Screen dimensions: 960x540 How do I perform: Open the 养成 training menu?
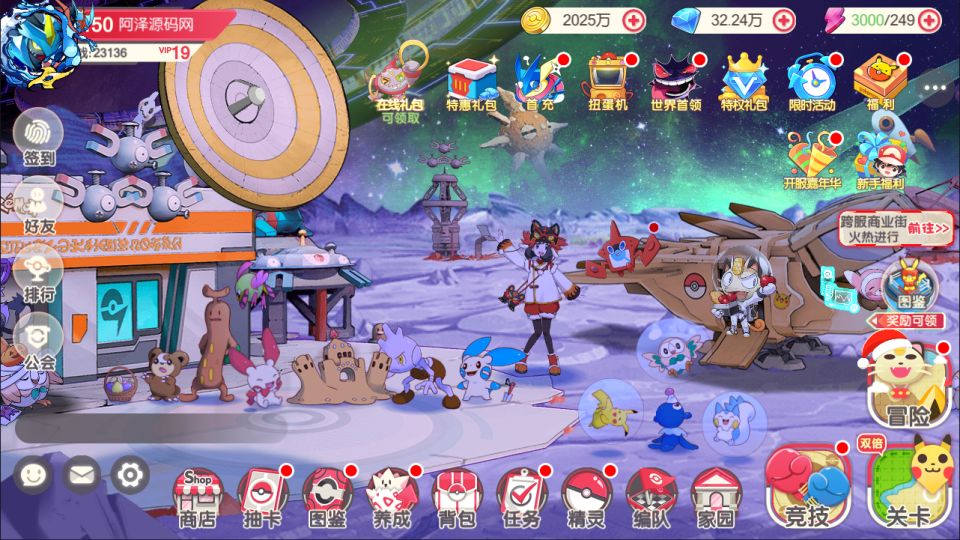(392, 497)
